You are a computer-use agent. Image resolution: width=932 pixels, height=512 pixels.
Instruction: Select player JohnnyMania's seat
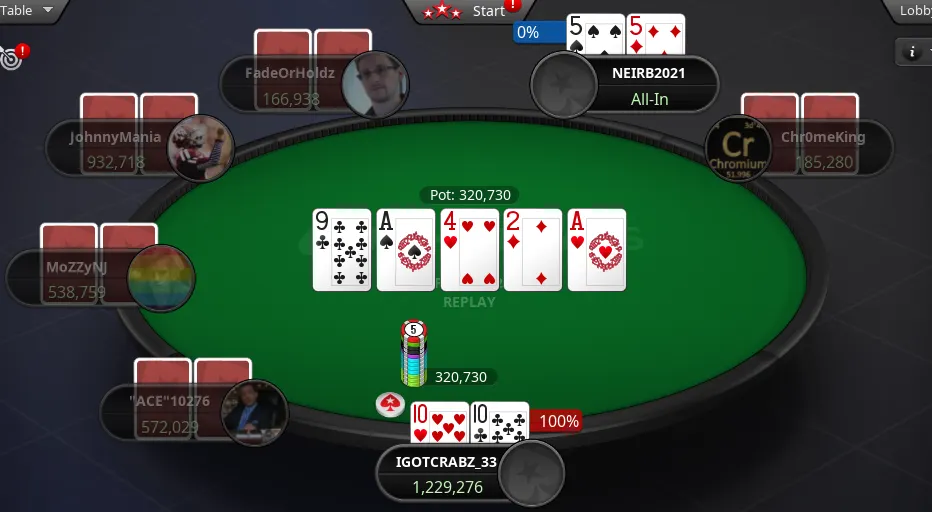tap(110, 148)
